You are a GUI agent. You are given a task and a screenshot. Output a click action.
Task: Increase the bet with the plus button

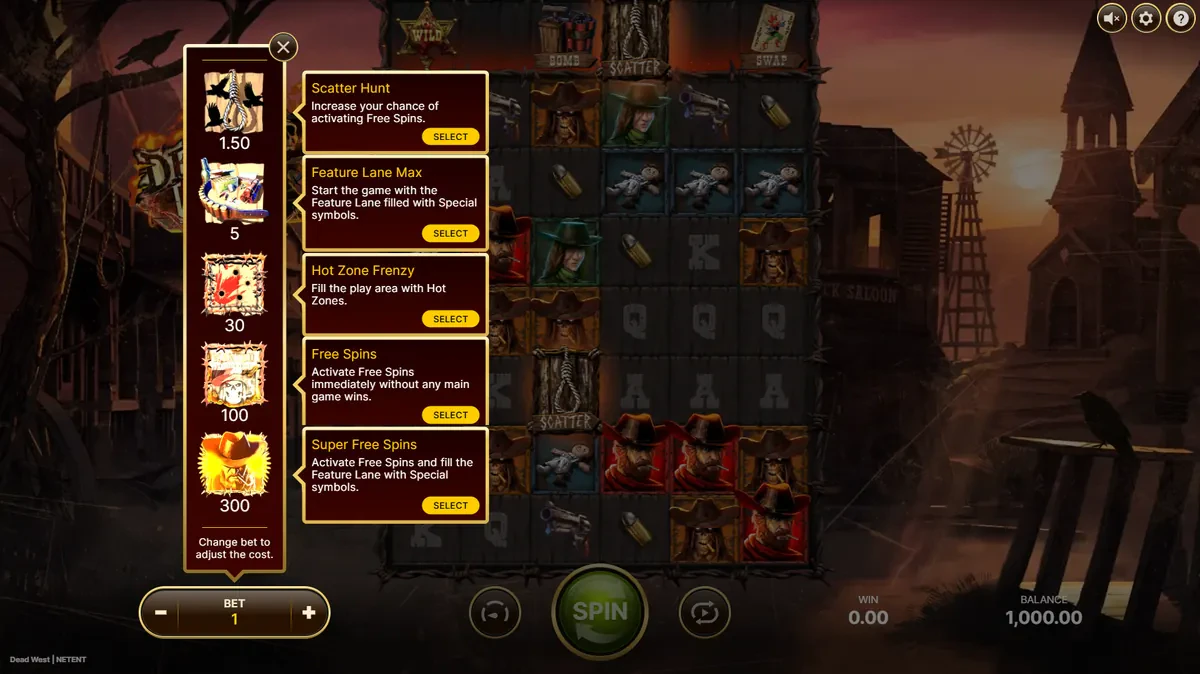click(308, 613)
